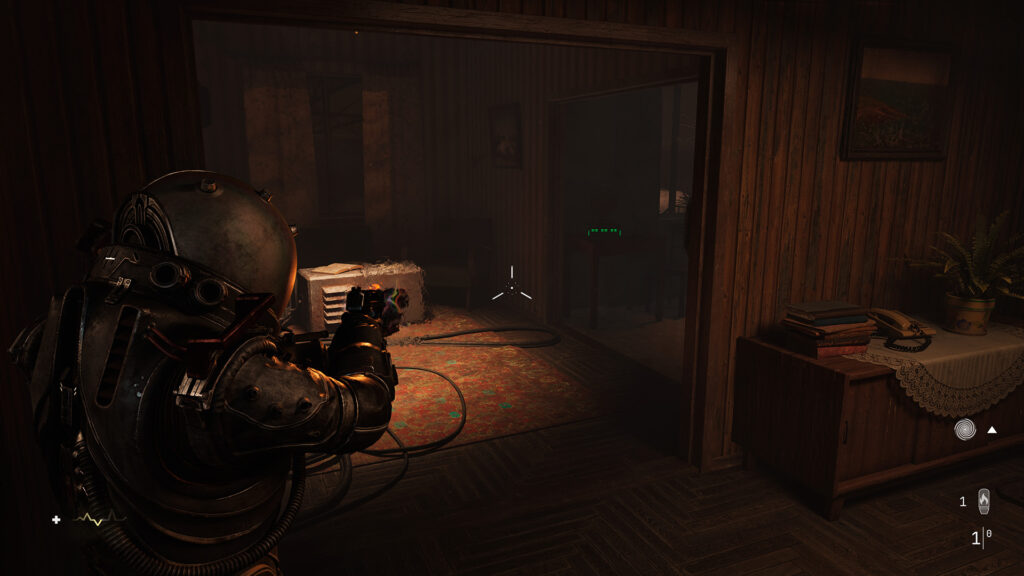Click the white plus health icon
The height and width of the screenshot is (576, 1024).
56,519
